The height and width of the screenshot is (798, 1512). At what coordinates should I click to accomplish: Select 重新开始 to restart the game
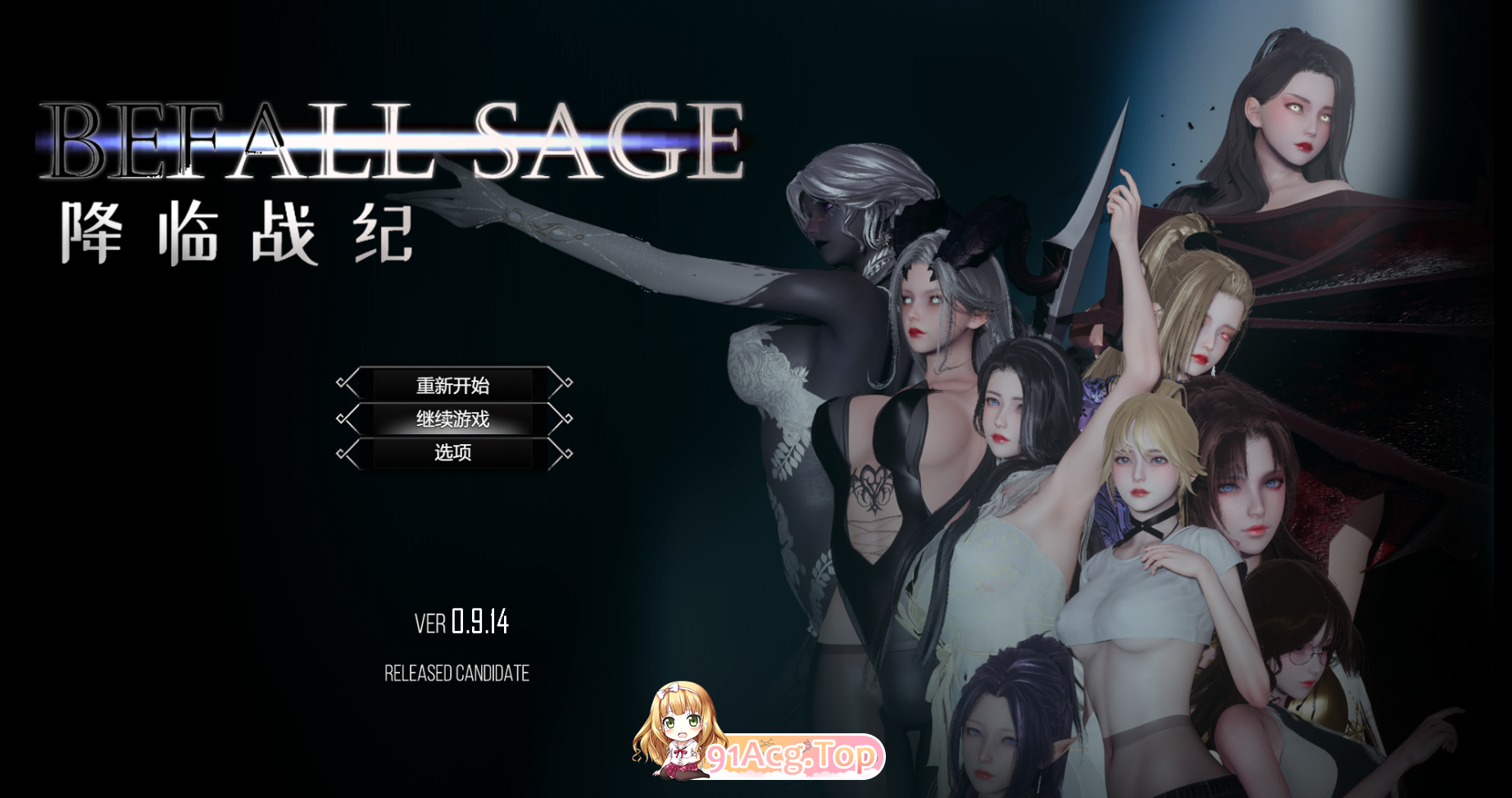[x=452, y=383]
